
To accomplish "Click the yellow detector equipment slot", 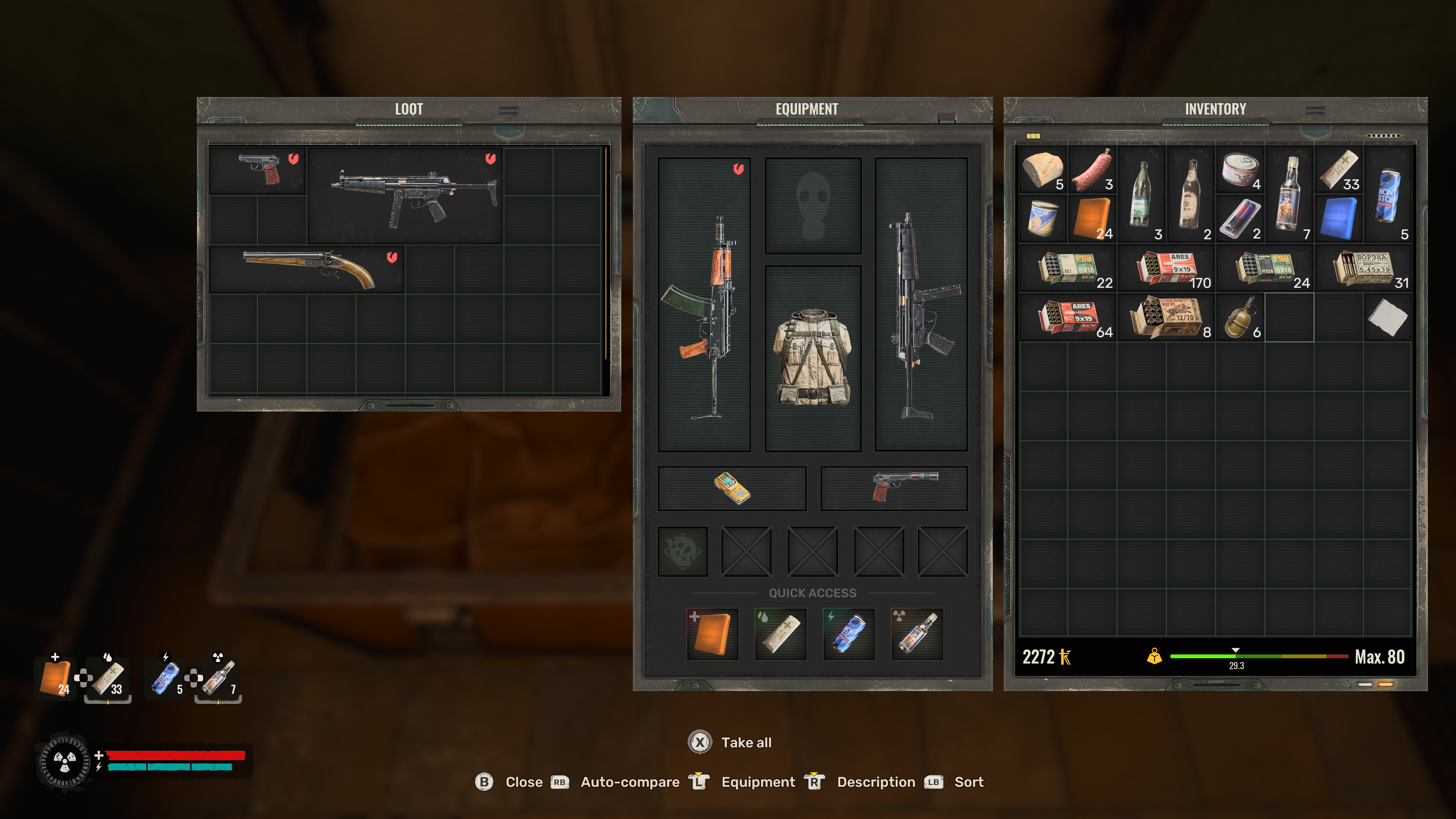I will (x=731, y=488).
